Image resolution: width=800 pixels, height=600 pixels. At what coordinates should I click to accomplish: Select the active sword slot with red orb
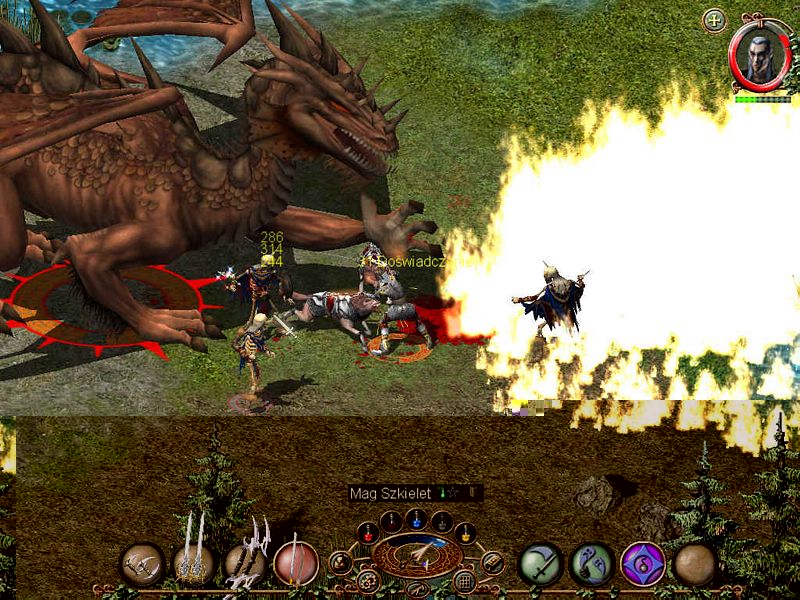[x=296, y=564]
